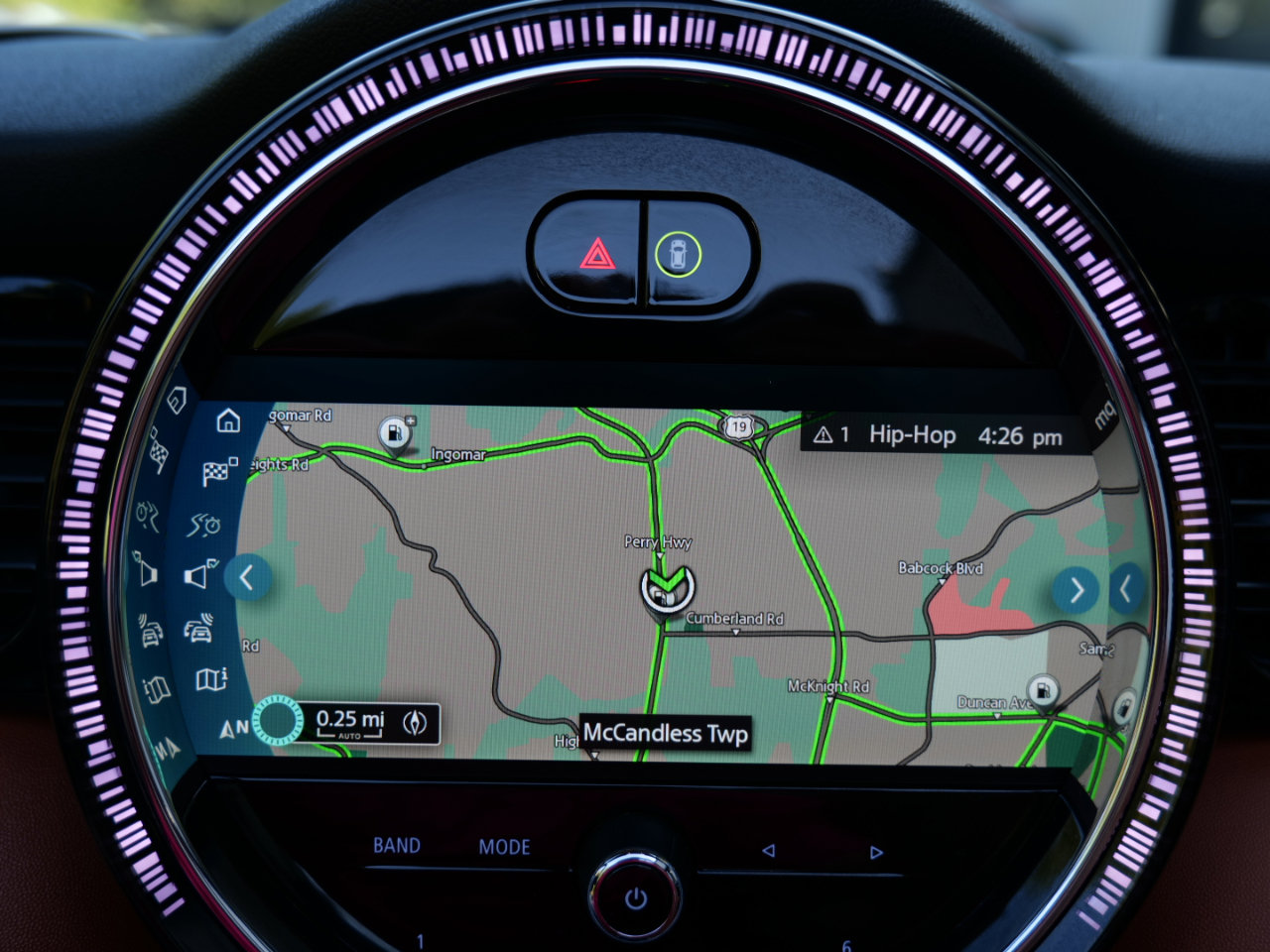Screen dimensions: 1270x952
Task: Click the MODE button
Action: (x=504, y=847)
